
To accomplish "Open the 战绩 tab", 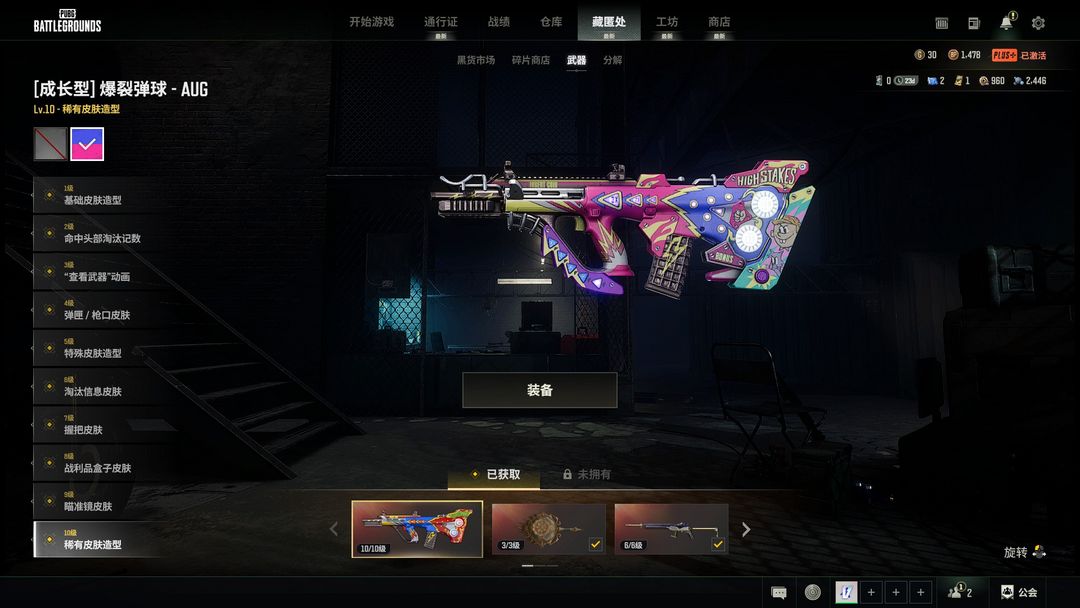I will (498, 22).
